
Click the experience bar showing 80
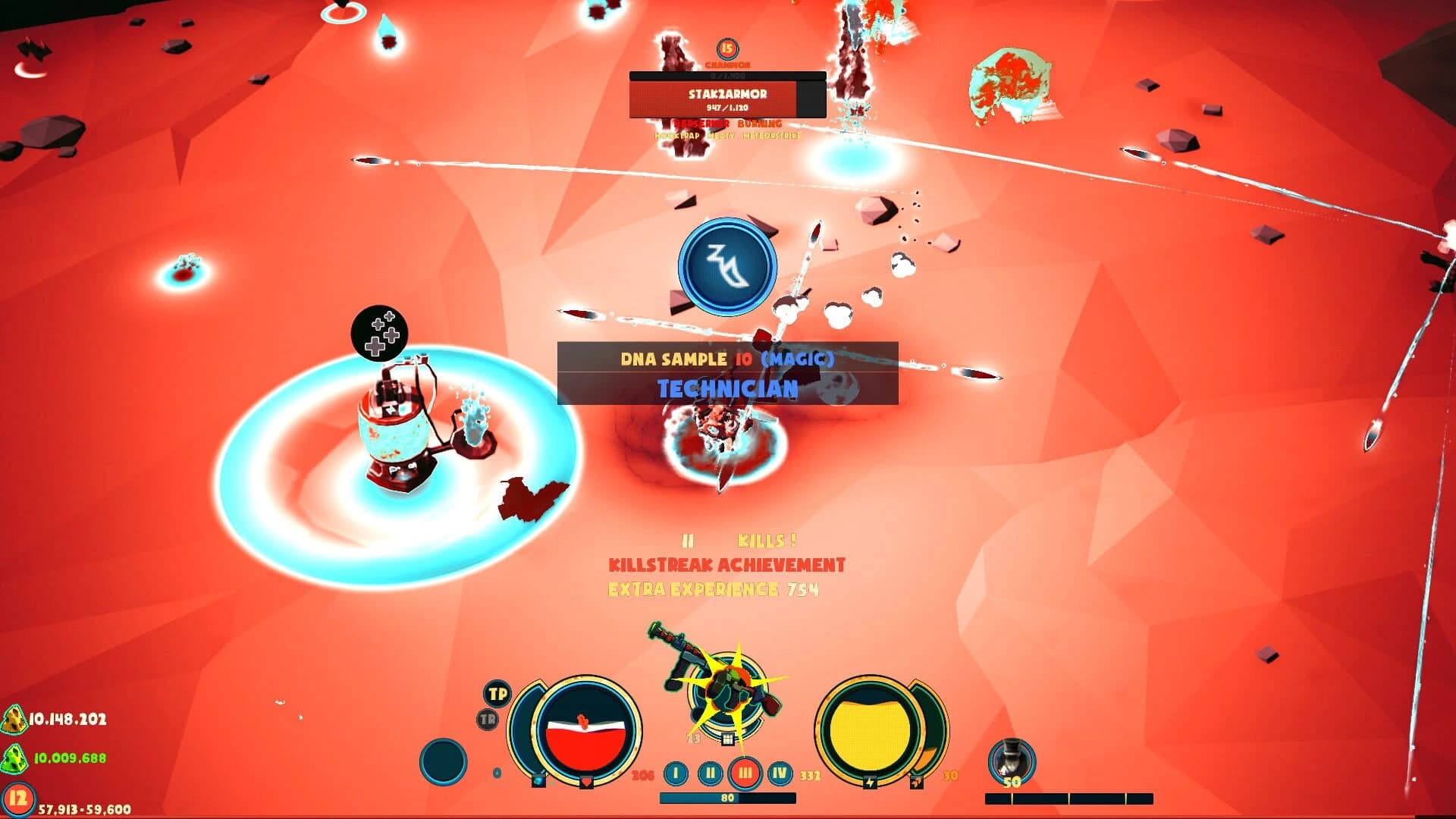click(728, 796)
